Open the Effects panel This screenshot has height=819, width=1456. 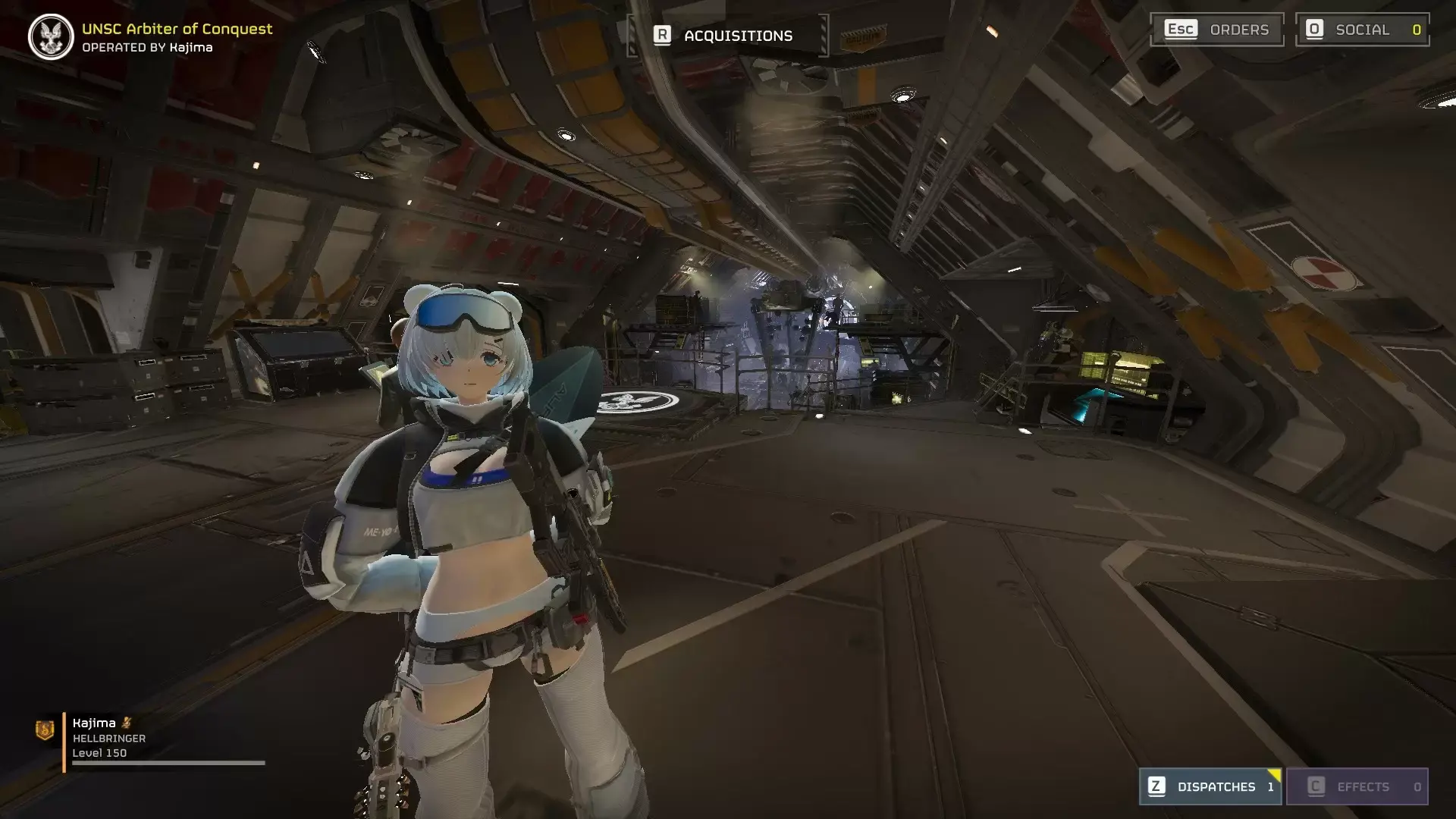tap(1357, 786)
